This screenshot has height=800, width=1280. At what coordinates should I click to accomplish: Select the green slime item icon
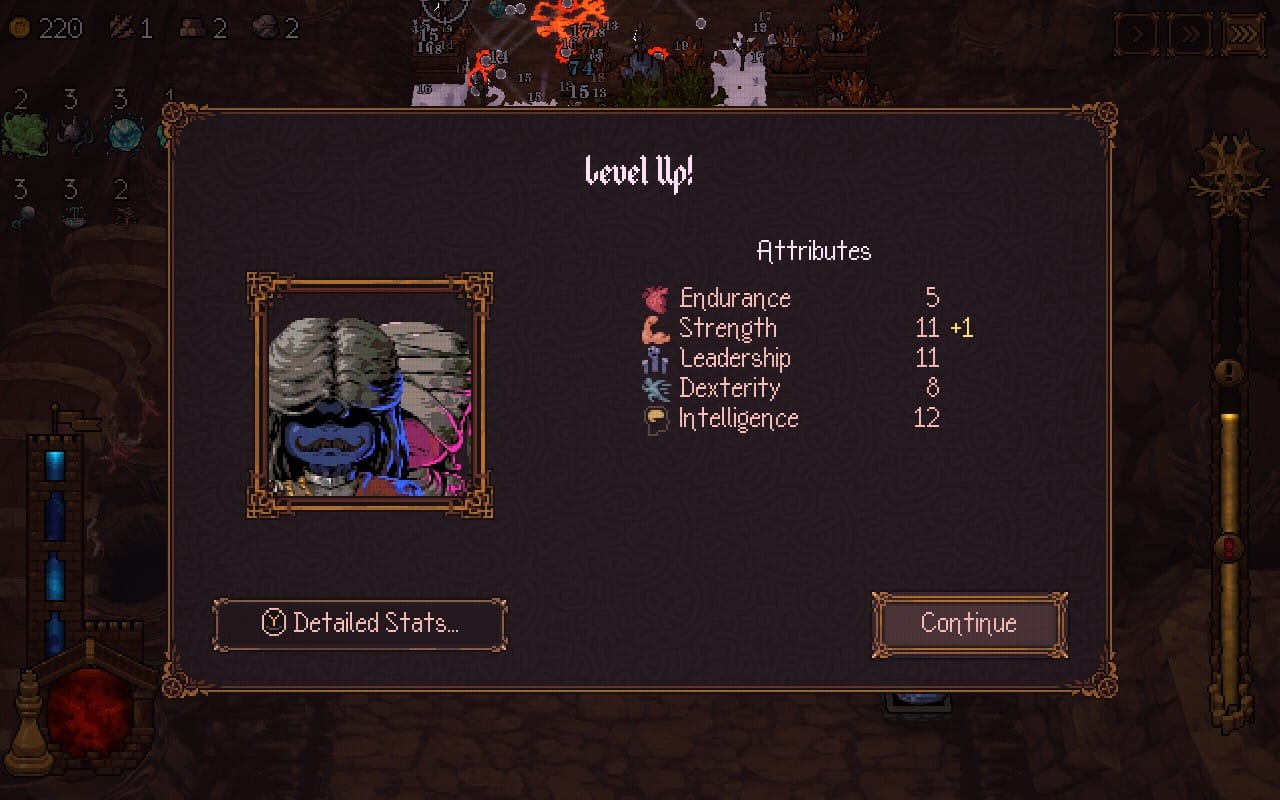[x=24, y=133]
